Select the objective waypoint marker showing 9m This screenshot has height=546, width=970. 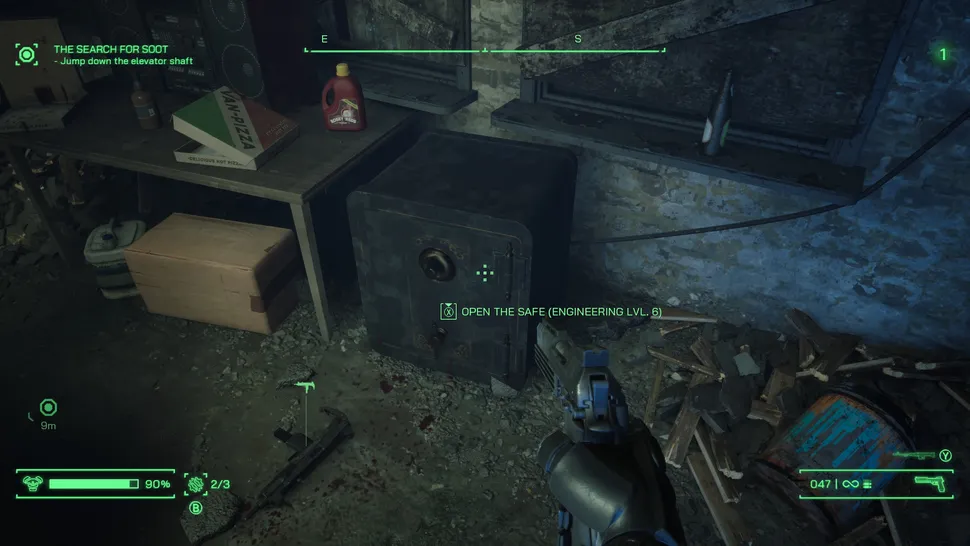click(48, 408)
